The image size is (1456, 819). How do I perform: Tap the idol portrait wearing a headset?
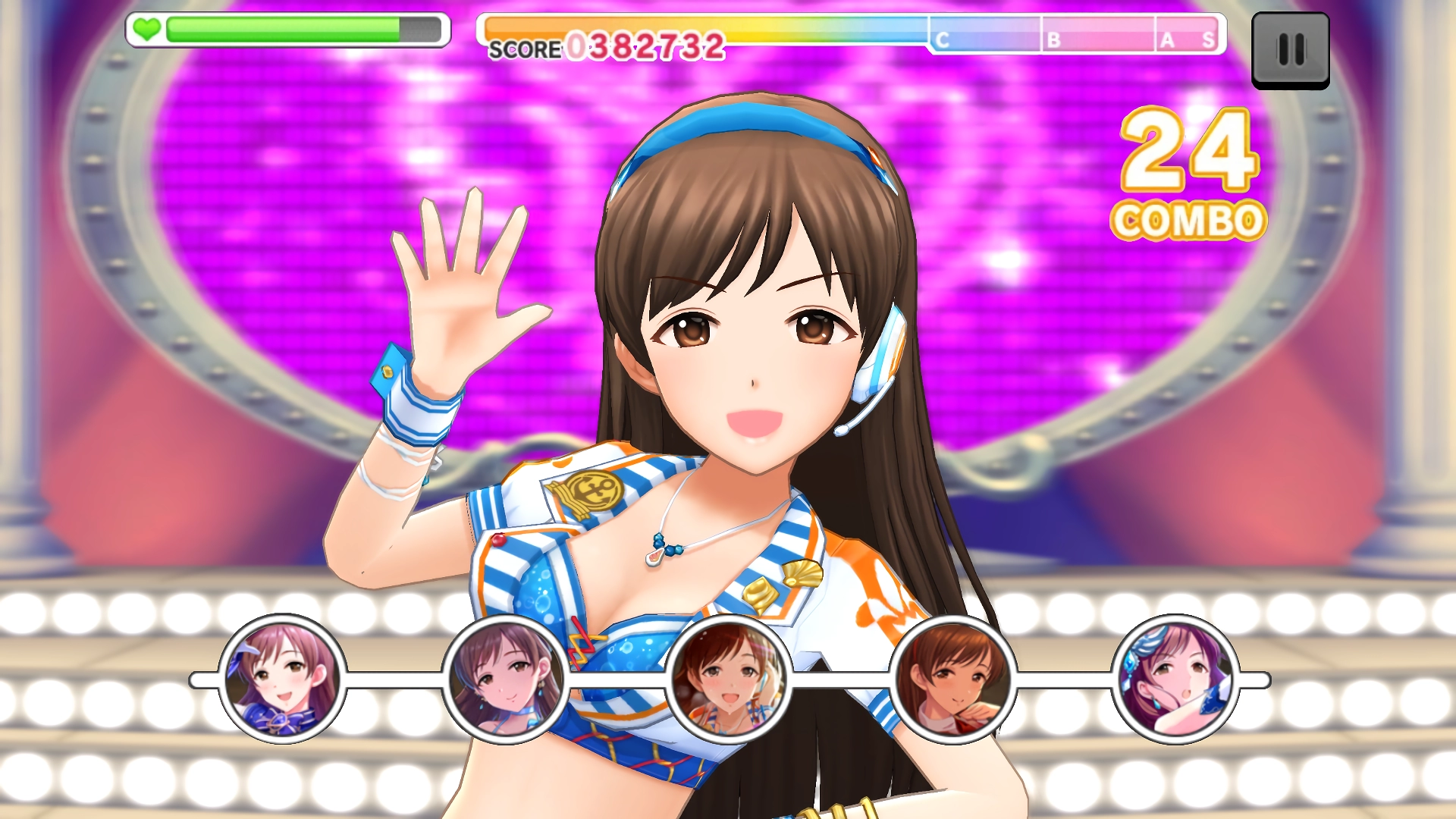pyautogui.click(x=729, y=679)
